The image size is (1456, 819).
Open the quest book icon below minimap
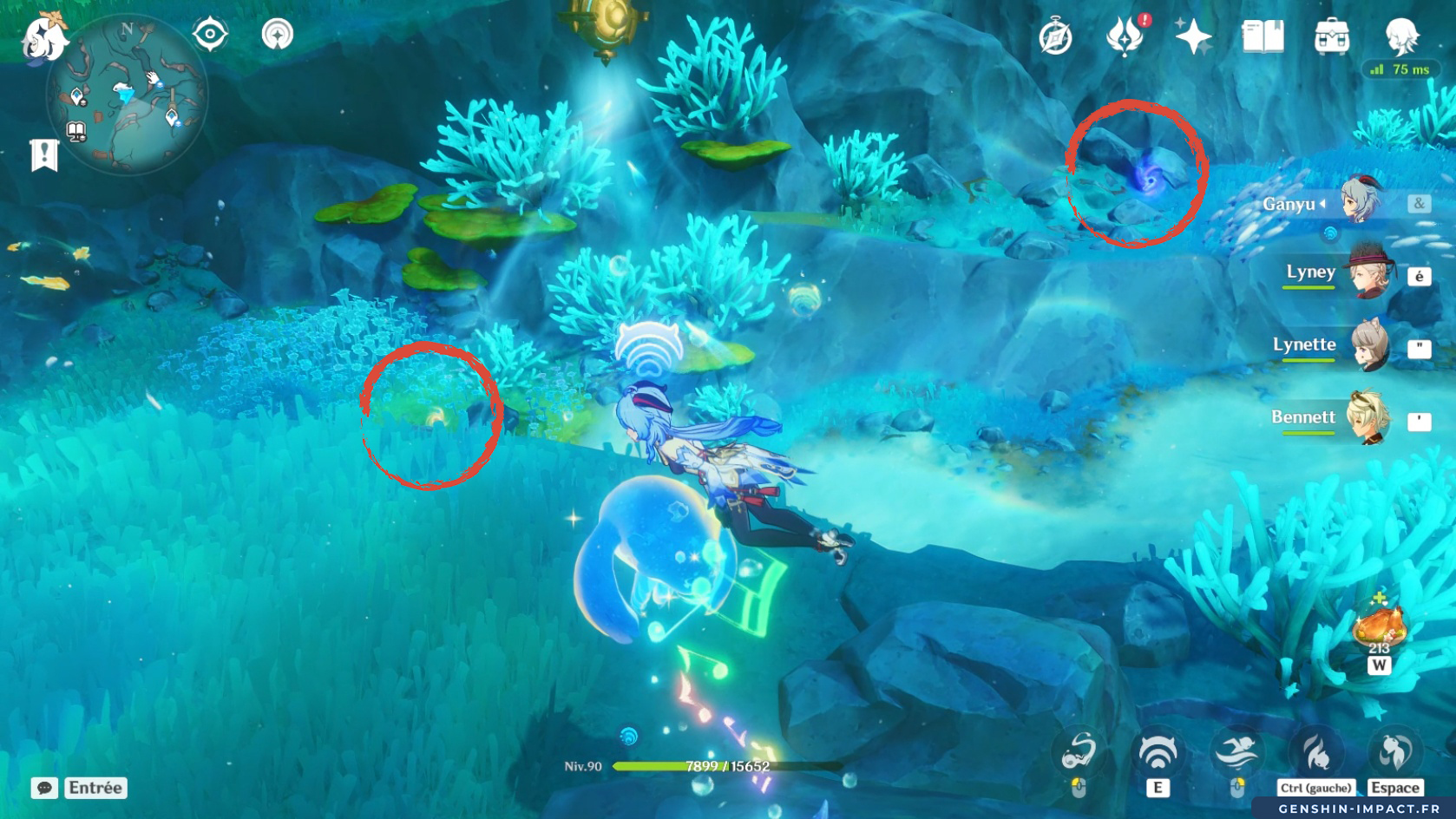click(76, 132)
